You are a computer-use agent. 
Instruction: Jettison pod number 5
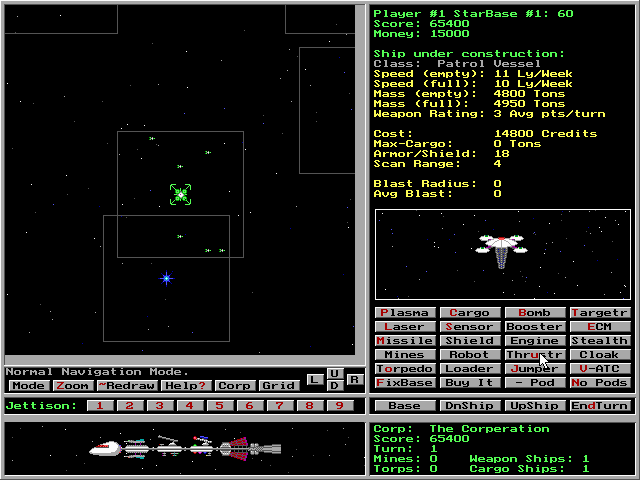220,406
